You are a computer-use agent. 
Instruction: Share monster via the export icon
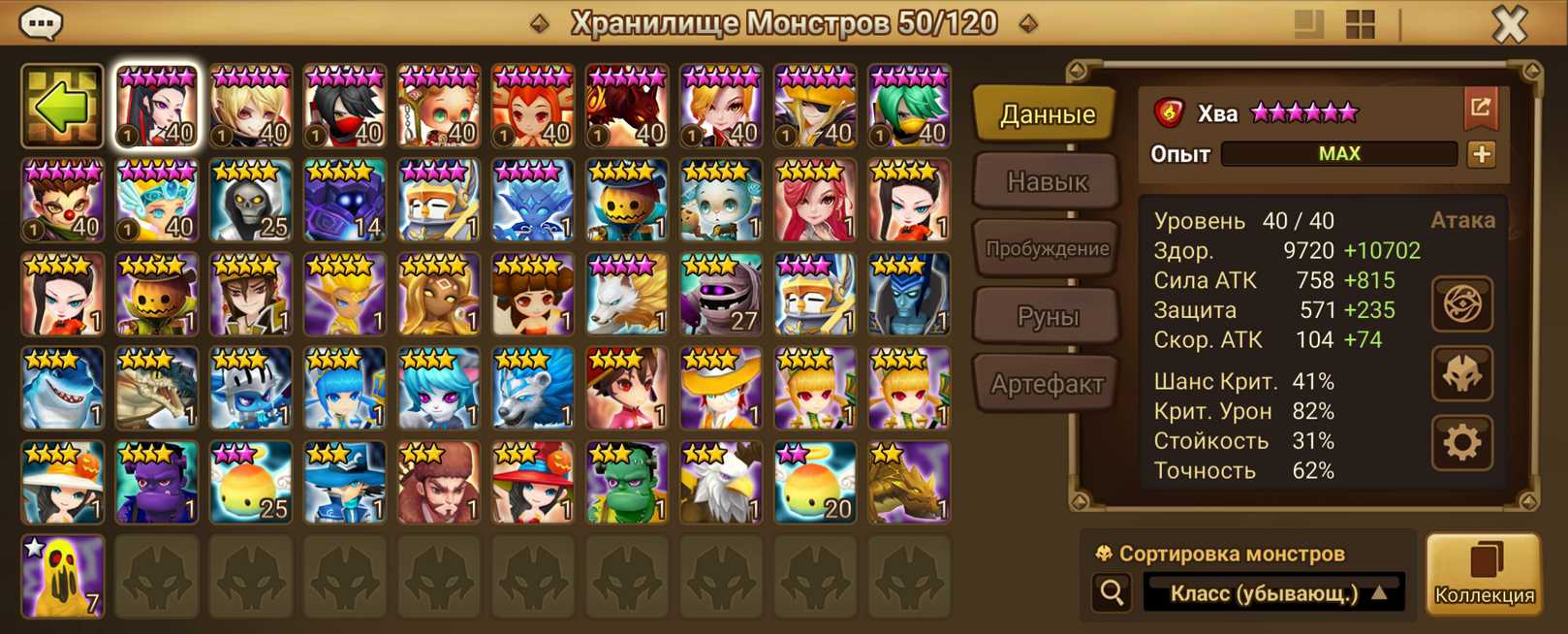coord(1480,109)
